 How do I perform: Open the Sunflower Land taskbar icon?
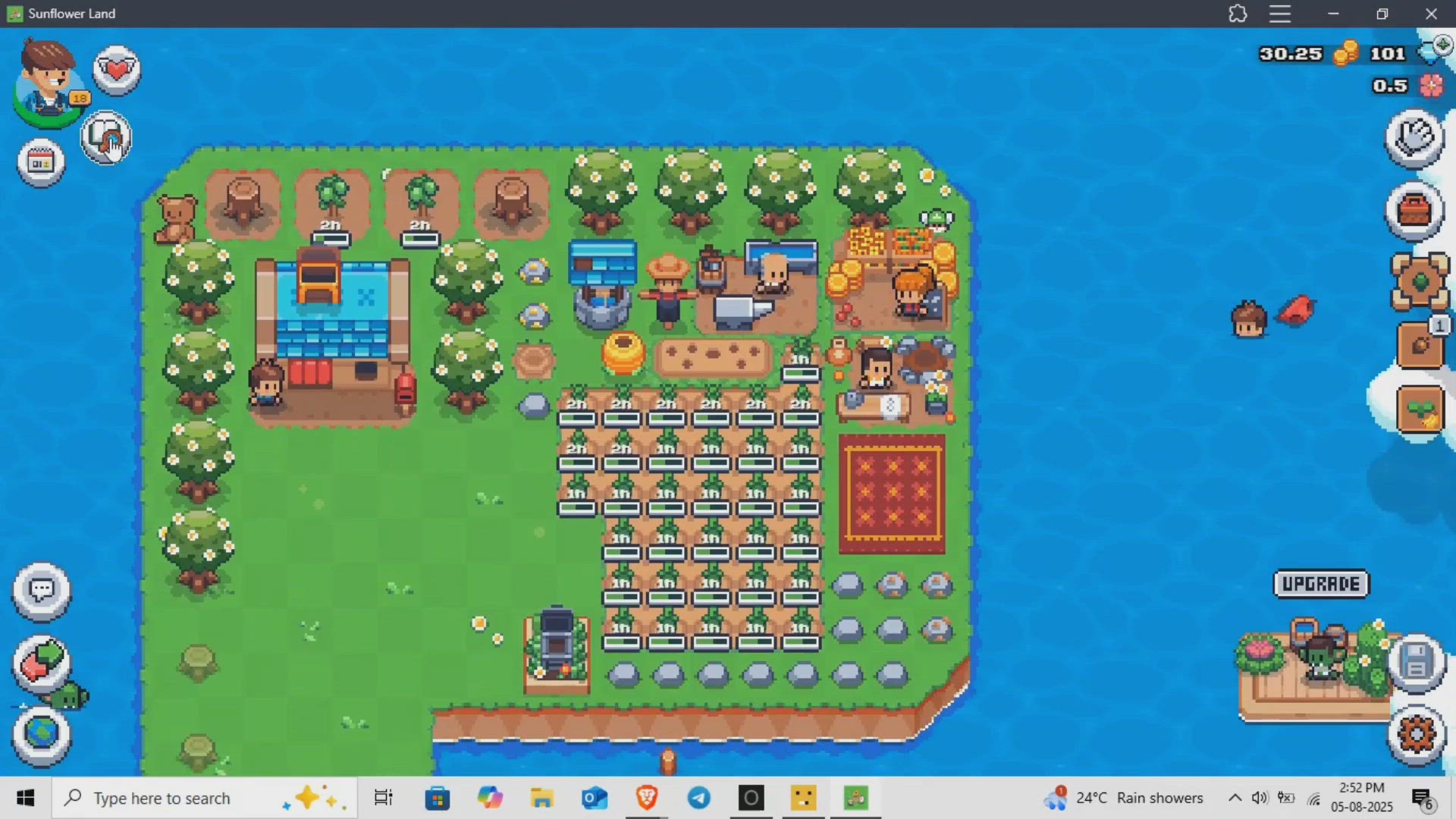(x=855, y=797)
